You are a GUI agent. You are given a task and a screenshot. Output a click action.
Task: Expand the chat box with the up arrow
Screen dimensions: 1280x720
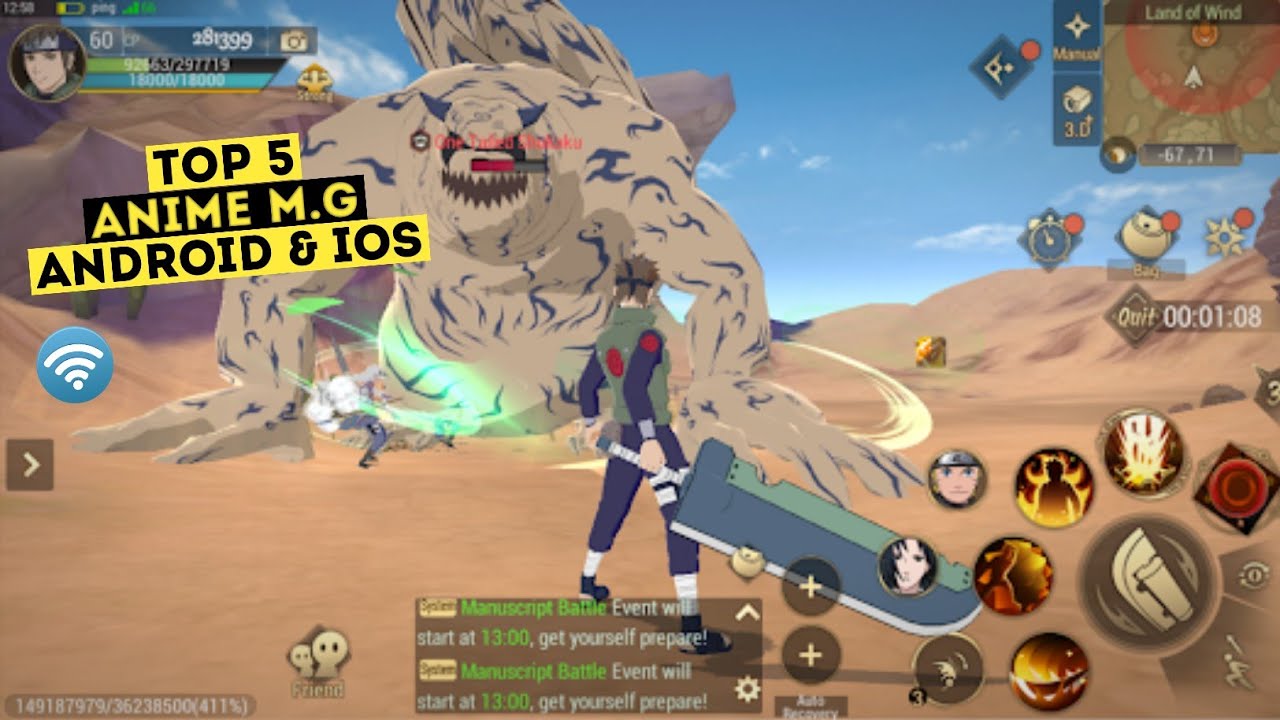tap(746, 613)
